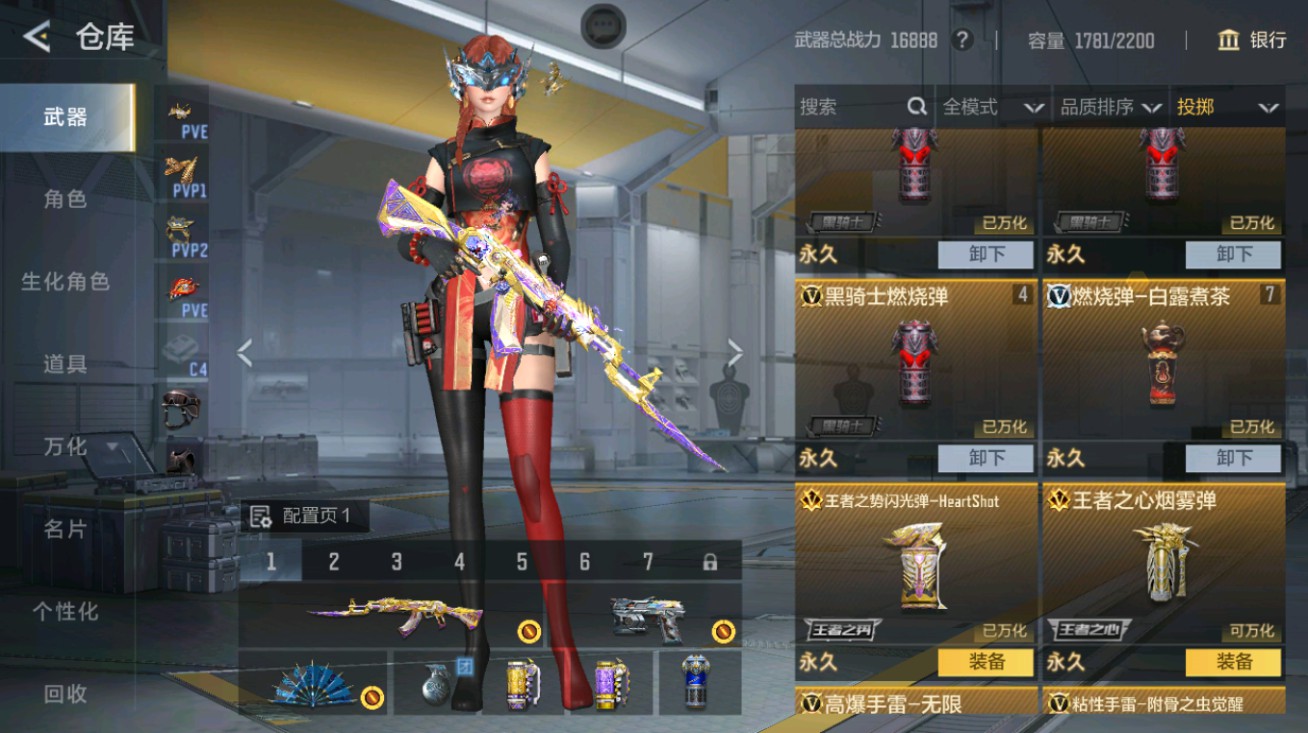Unequip the 黑骑士燃烧弹 incendiary grenade

click(986, 458)
